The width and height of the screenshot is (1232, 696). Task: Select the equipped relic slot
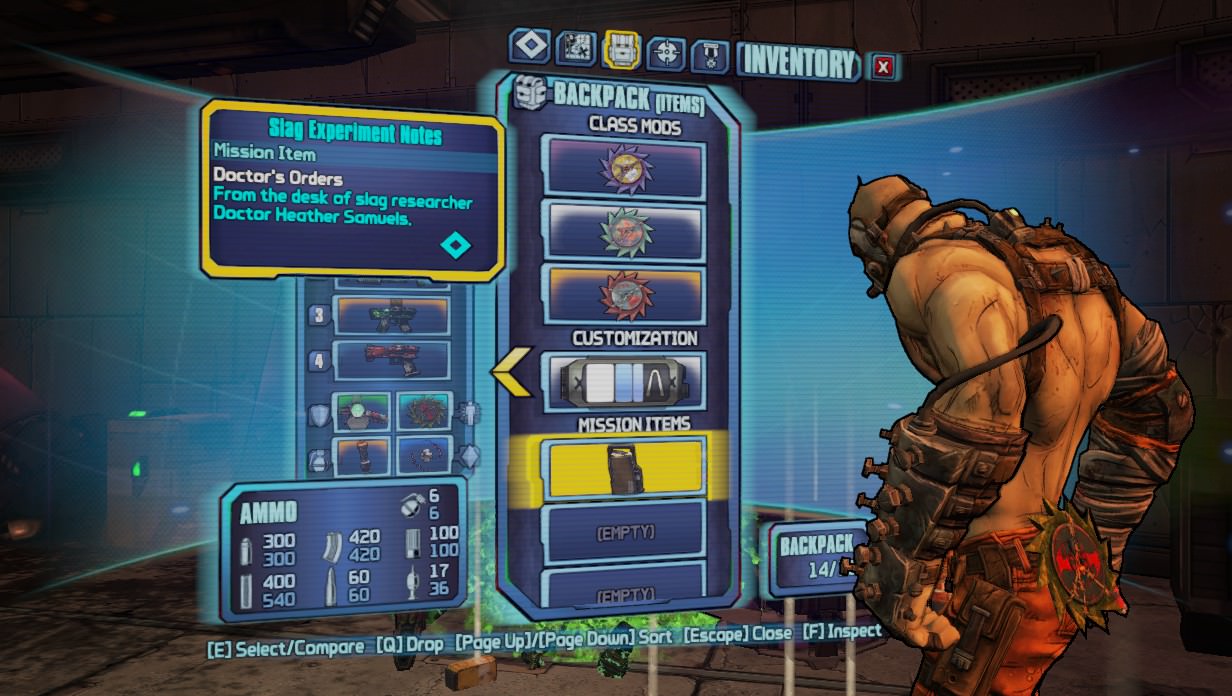tap(424, 456)
